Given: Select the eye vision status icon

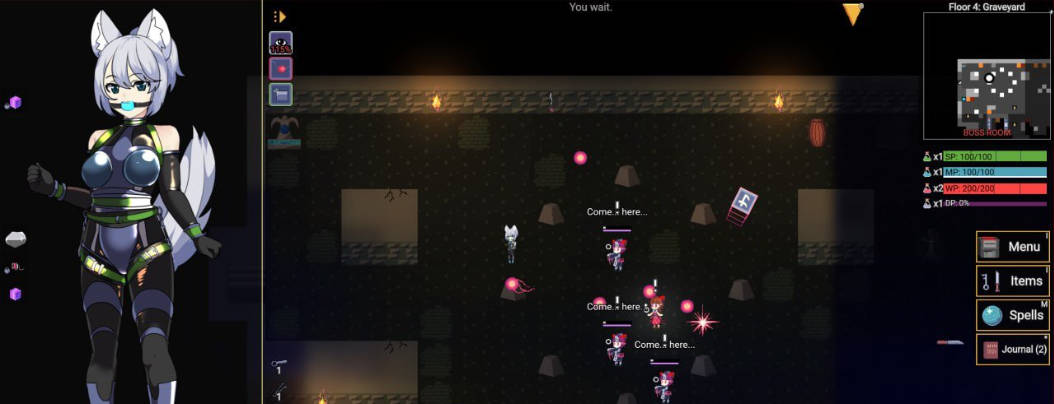Looking at the screenshot, I should coord(281,43).
